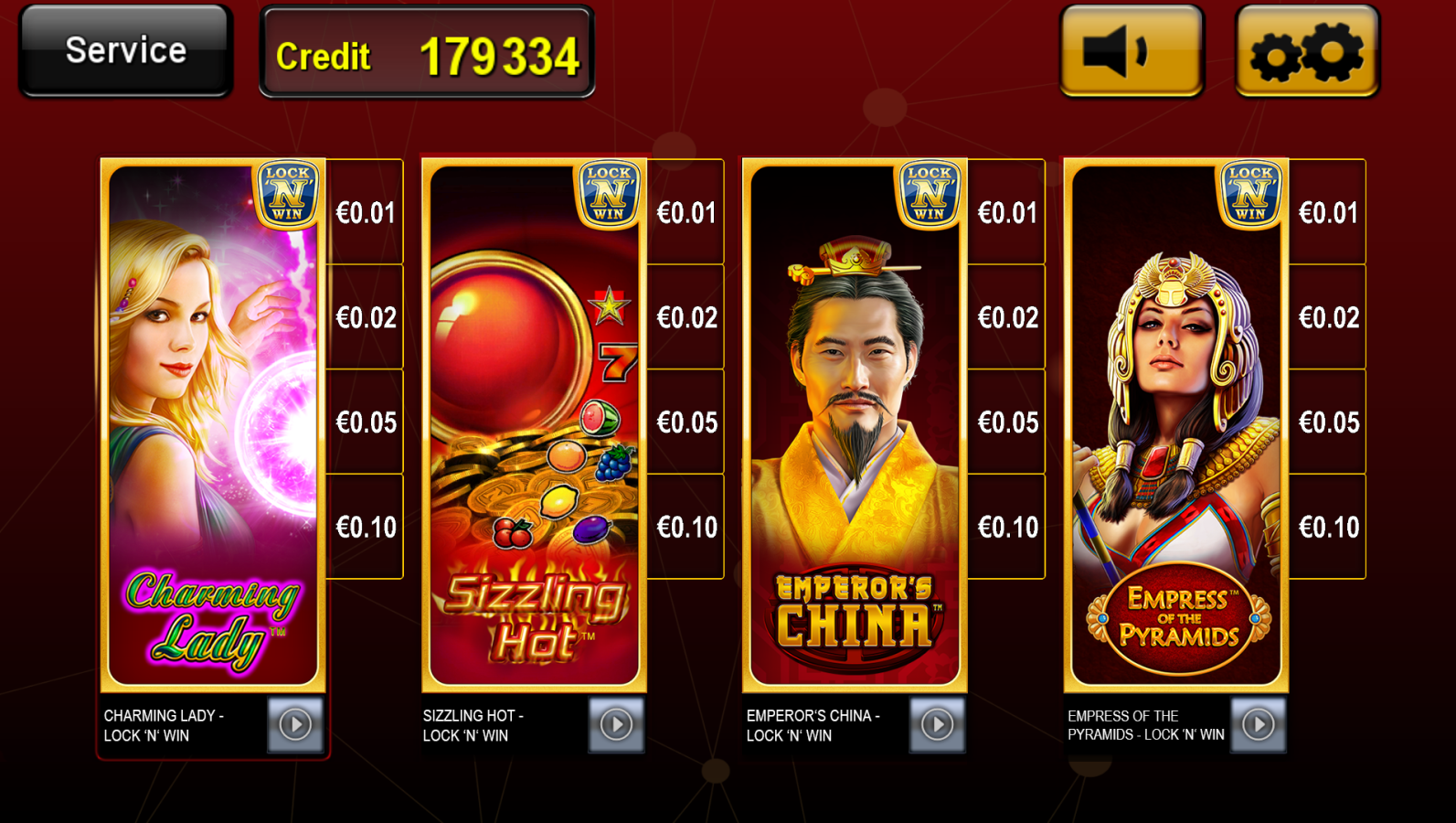The image size is (1456, 823).
Task: Click the Service button
Action: click(x=124, y=50)
